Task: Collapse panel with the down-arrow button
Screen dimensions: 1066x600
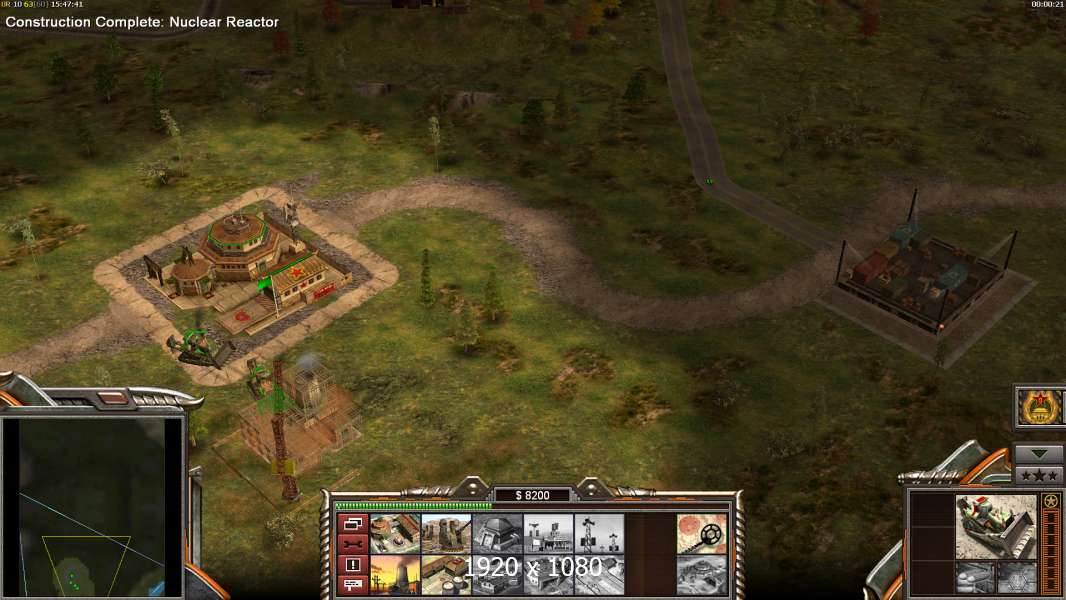Action: (x=1039, y=453)
